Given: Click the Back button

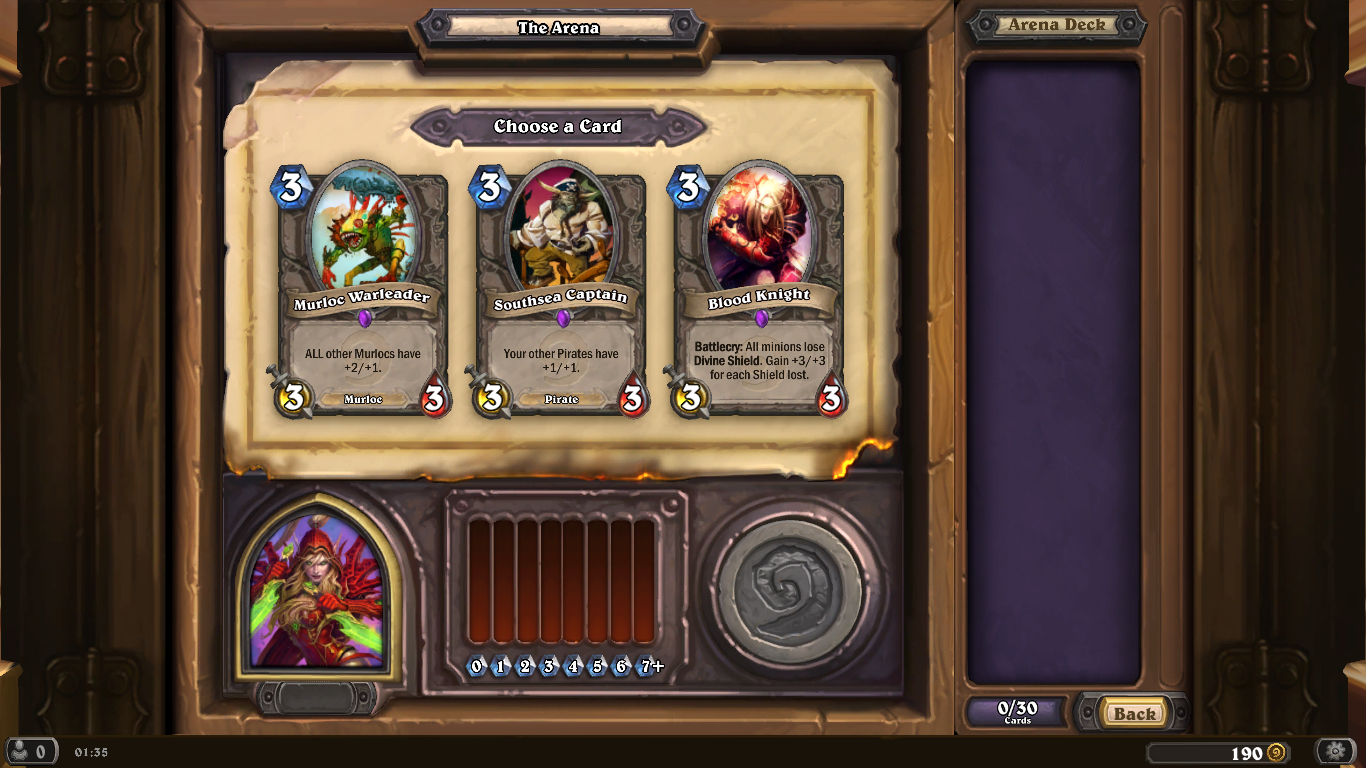Looking at the screenshot, I should 1134,713.
